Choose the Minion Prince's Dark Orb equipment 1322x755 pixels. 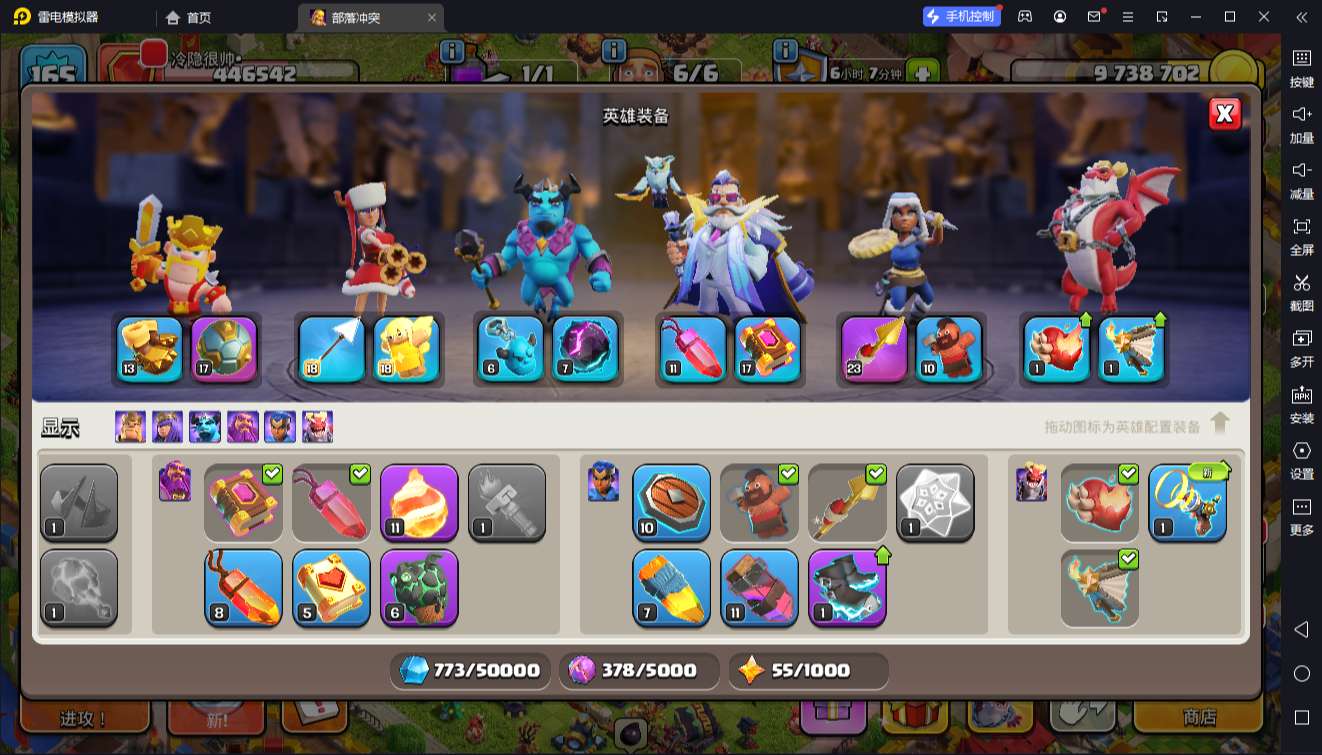tap(585, 349)
